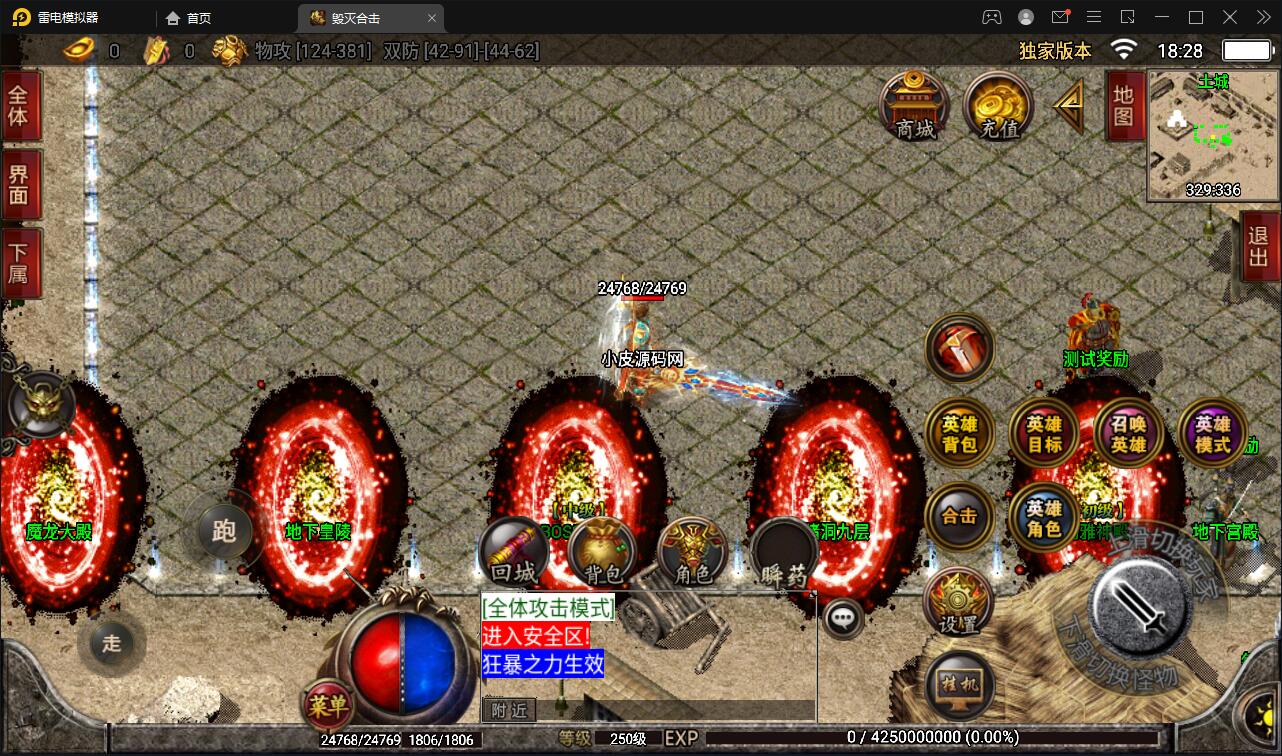Expand the 下属 sidebar panel

pos(22,263)
